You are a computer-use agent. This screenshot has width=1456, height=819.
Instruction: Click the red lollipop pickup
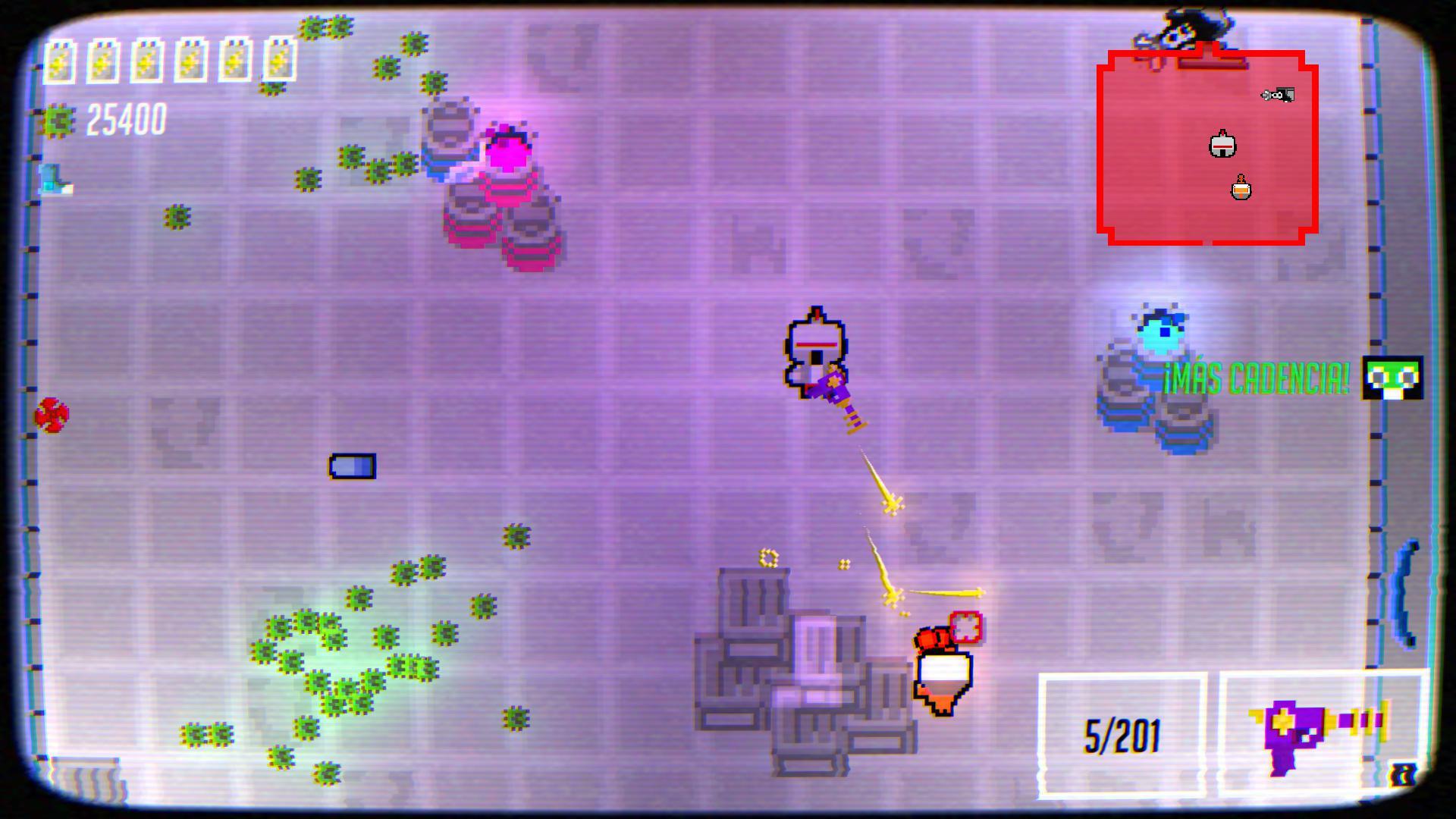(52, 416)
